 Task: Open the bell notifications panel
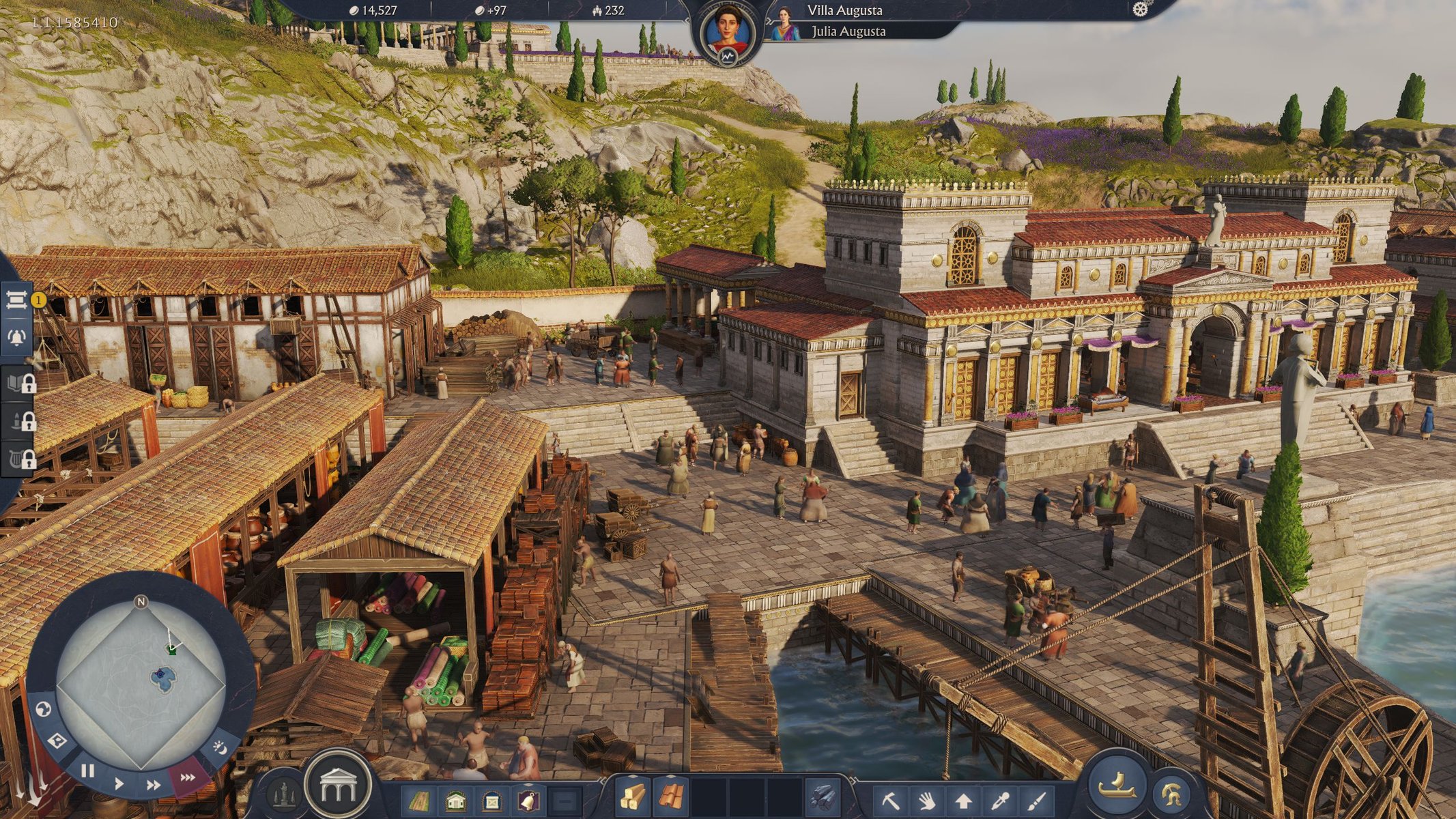[17, 337]
